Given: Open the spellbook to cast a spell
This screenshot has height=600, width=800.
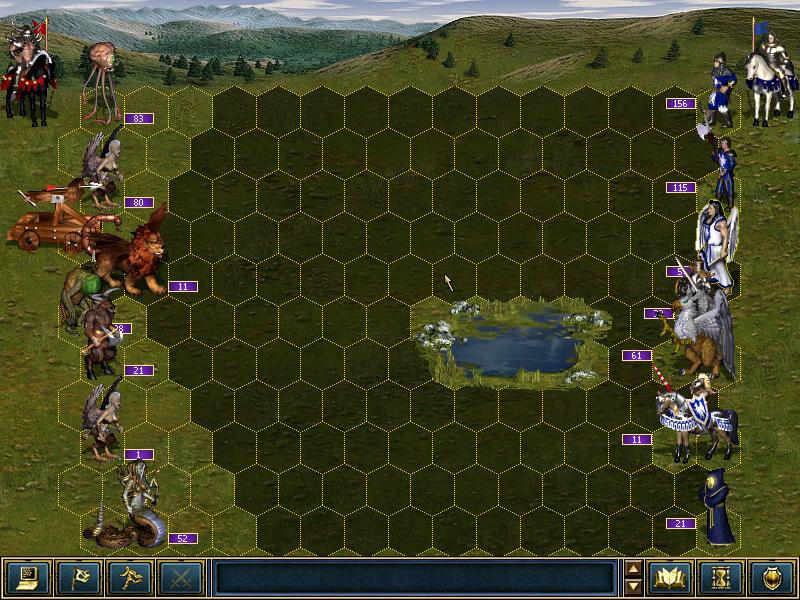Looking at the screenshot, I should click(670, 577).
